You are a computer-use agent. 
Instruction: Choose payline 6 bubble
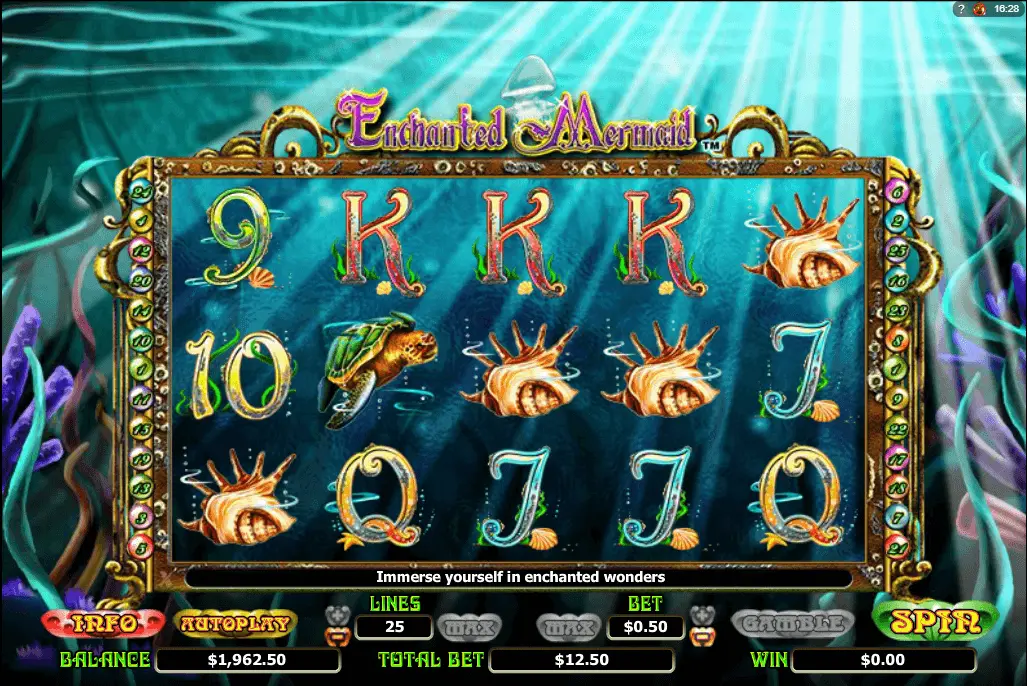pos(897,191)
